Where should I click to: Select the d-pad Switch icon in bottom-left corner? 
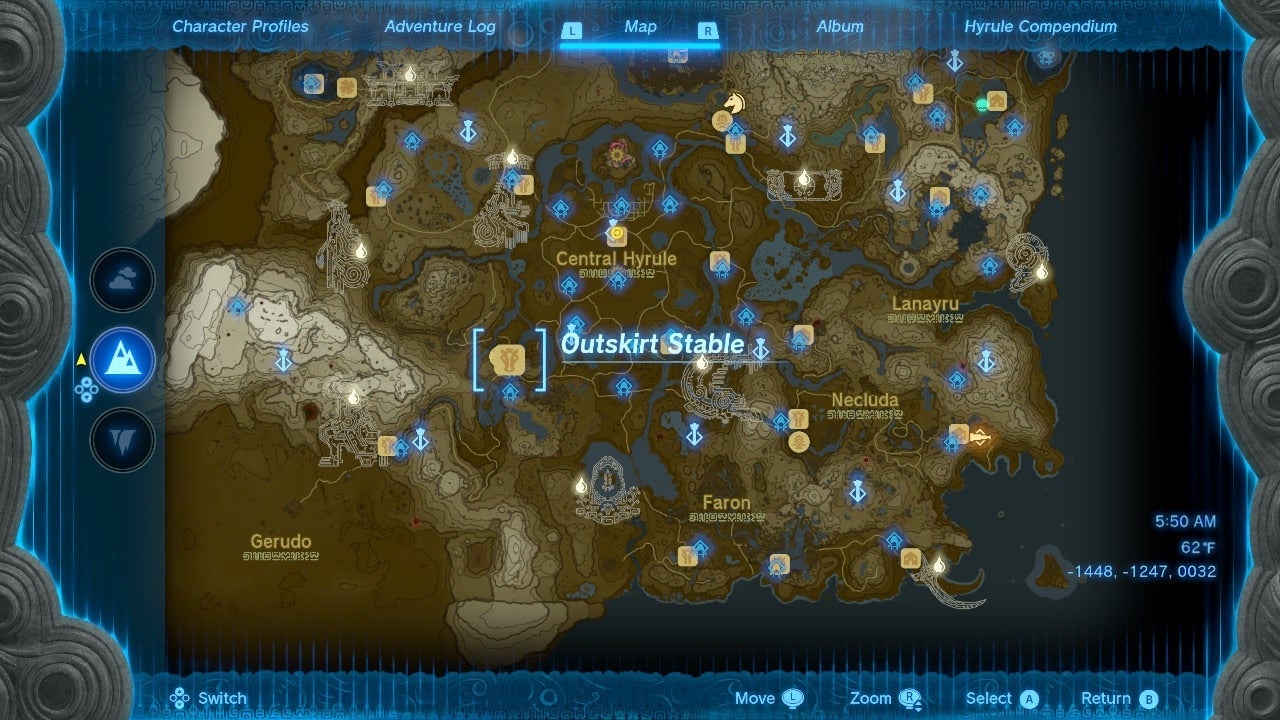[181, 697]
